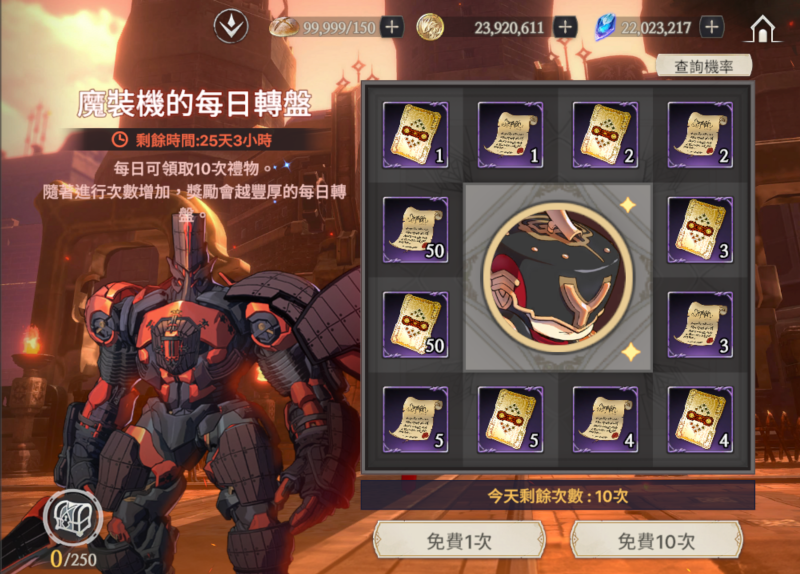Open the 查詢機率 rates info
The image size is (800, 574).
(705, 66)
